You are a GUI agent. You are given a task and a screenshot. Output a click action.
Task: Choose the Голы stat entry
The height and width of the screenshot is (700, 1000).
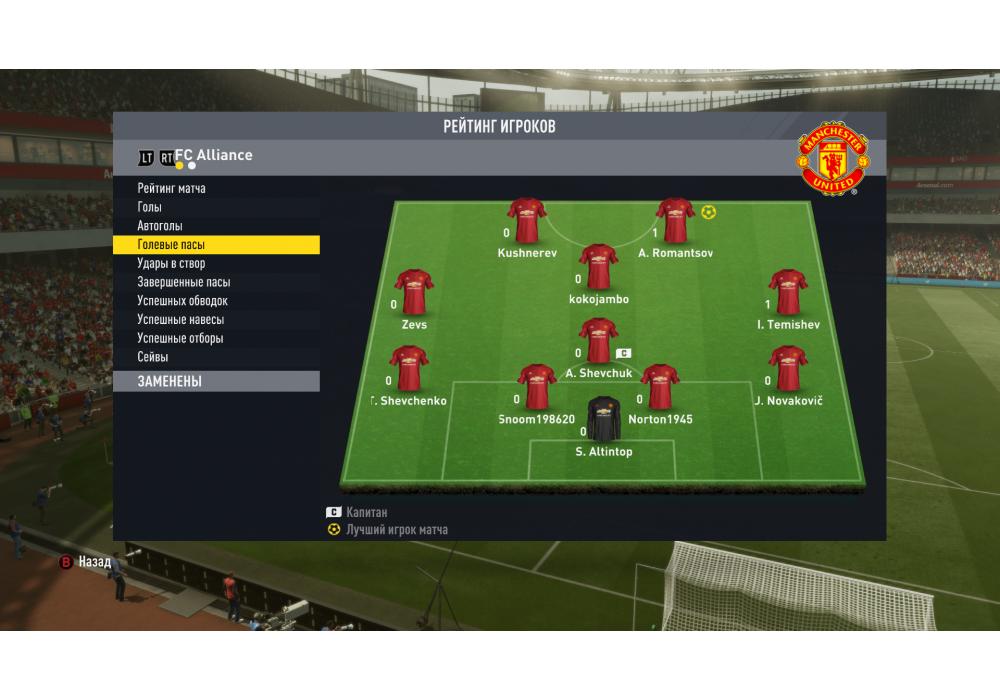tap(152, 207)
